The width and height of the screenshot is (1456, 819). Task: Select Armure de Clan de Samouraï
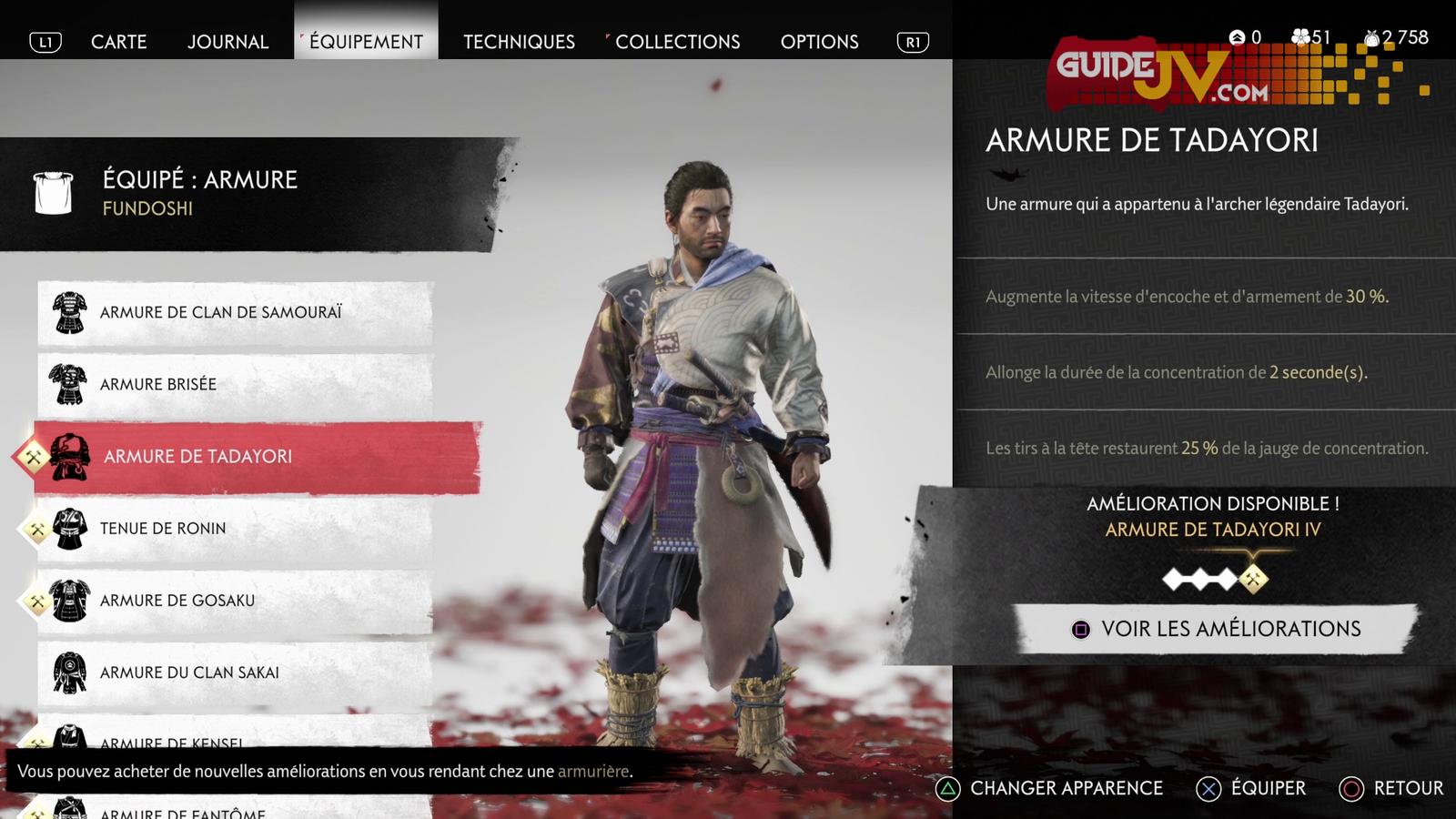[x=235, y=312]
